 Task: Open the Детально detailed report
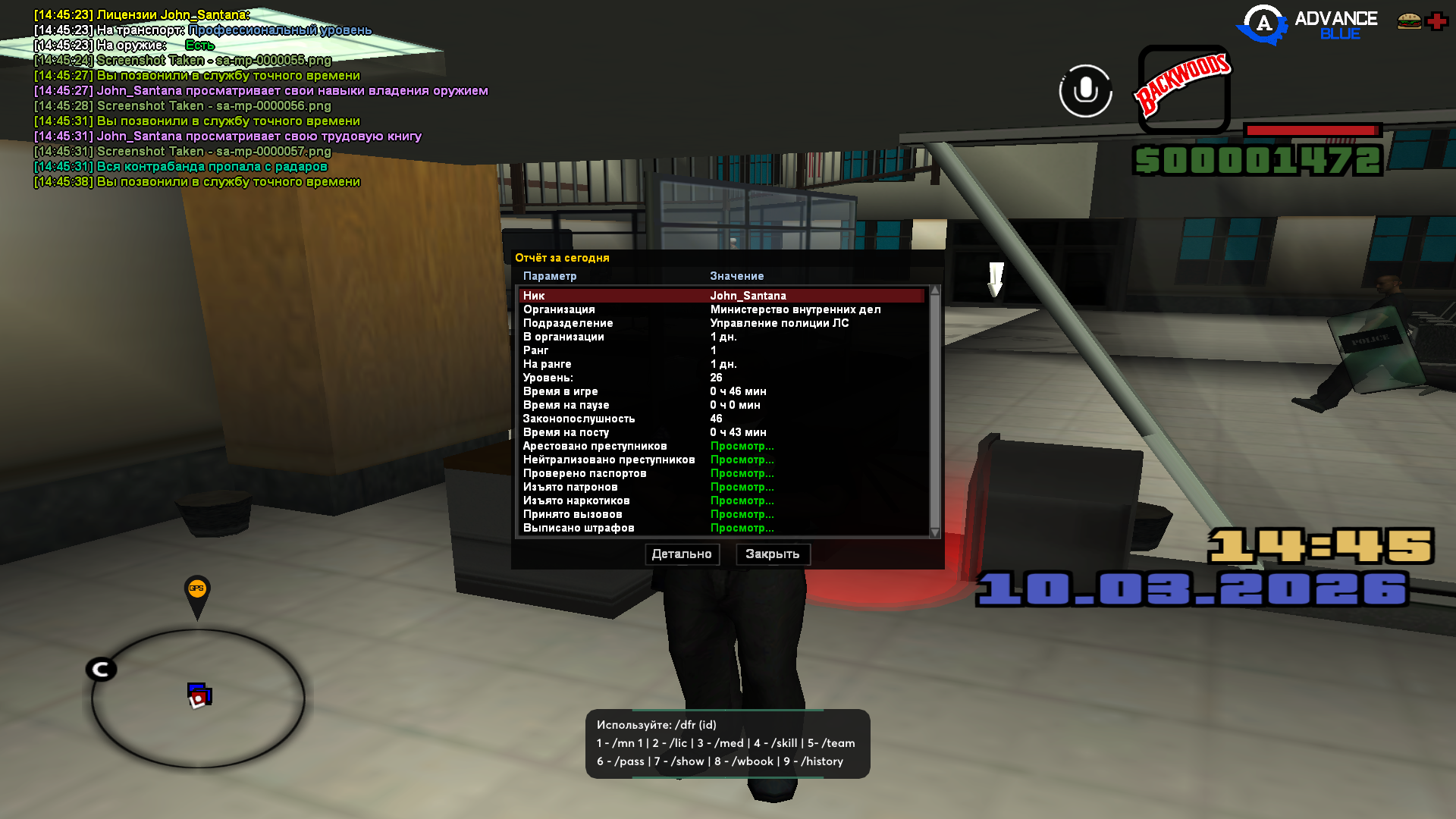(x=682, y=554)
